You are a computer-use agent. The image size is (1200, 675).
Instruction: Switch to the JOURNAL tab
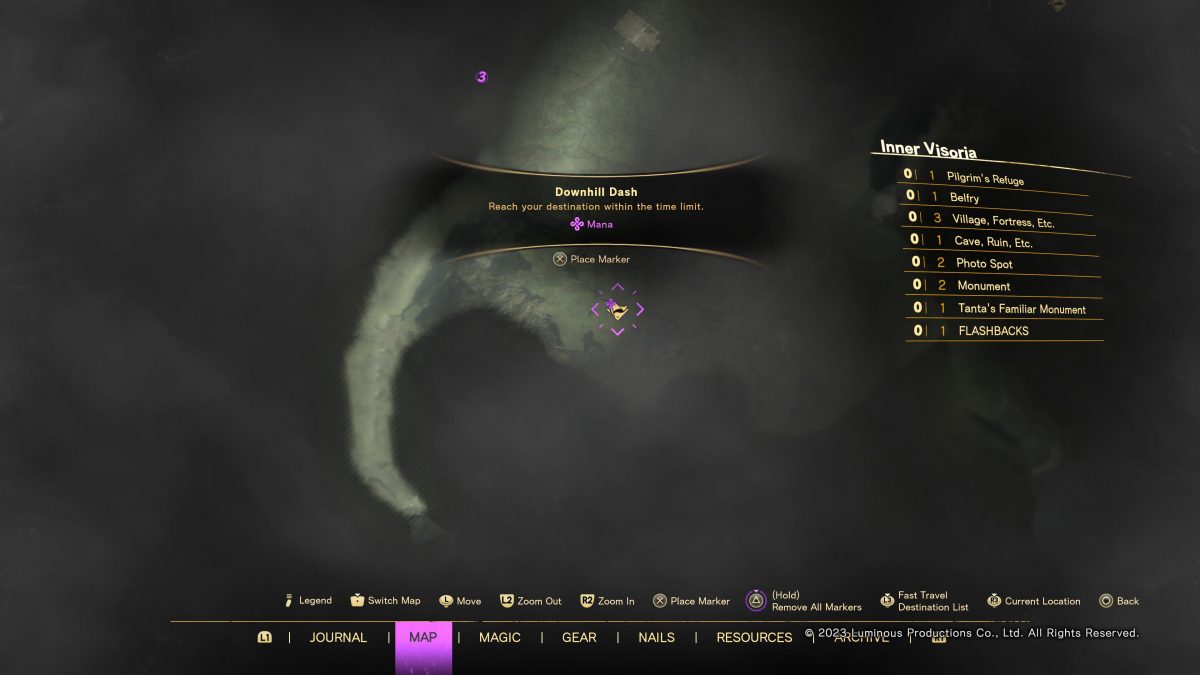tap(338, 637)
